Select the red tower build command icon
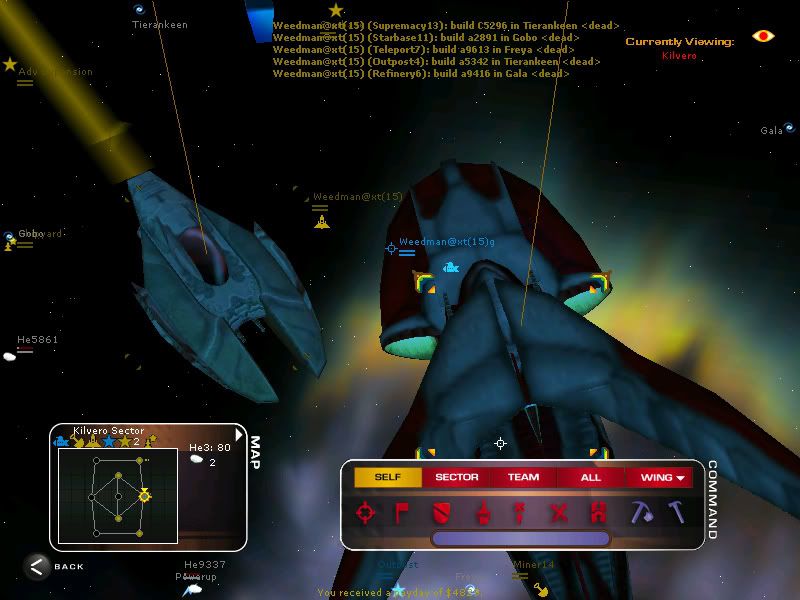The image size is (800, 600). point(598,513)
